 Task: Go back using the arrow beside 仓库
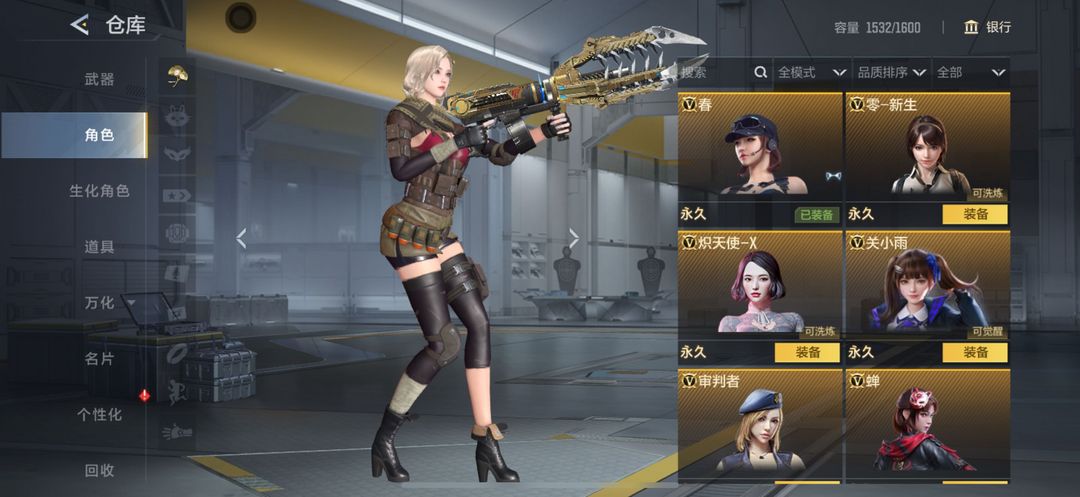[79, 26]
